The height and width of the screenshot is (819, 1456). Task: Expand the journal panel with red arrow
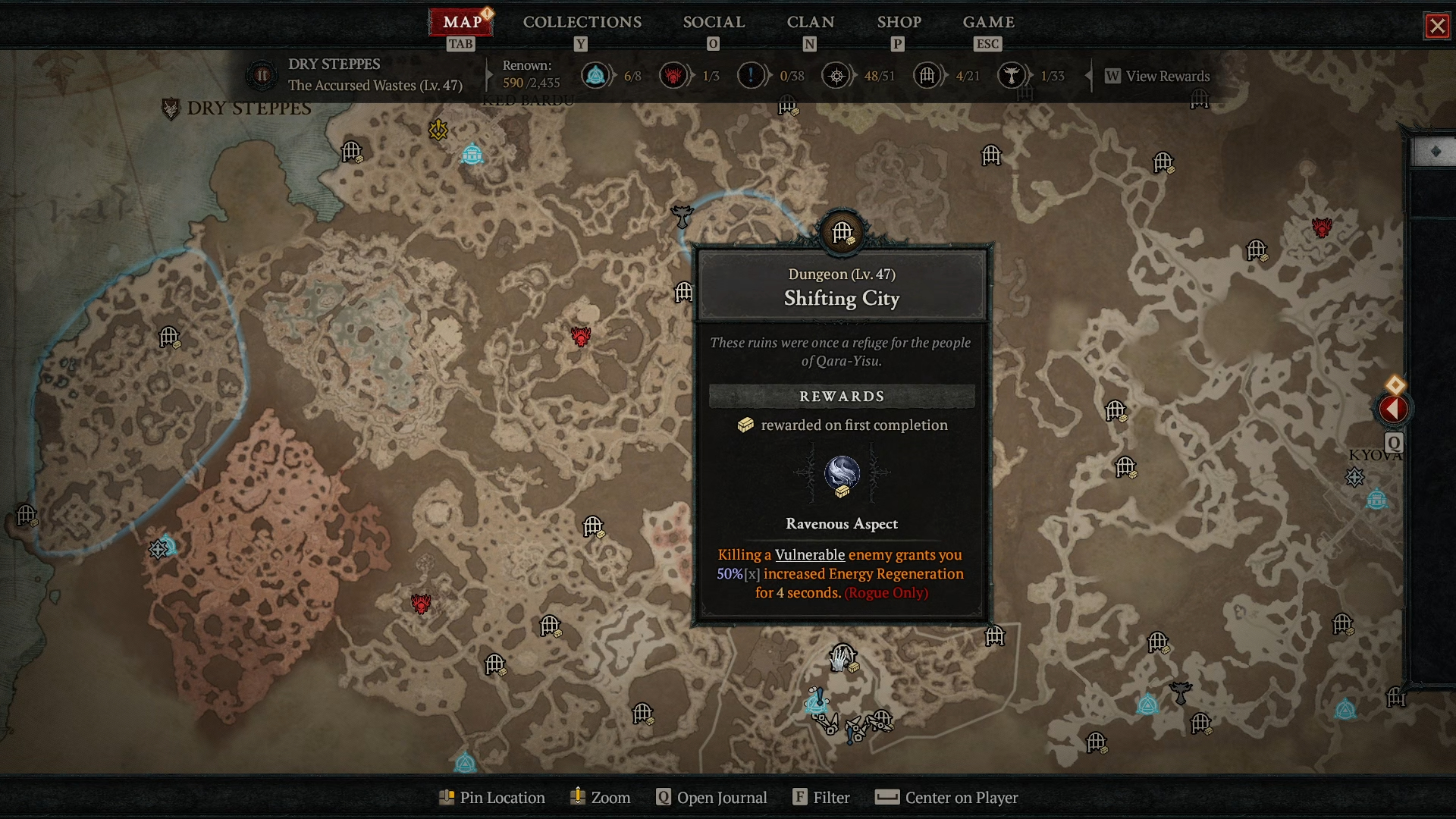[x=1393, y=409]
